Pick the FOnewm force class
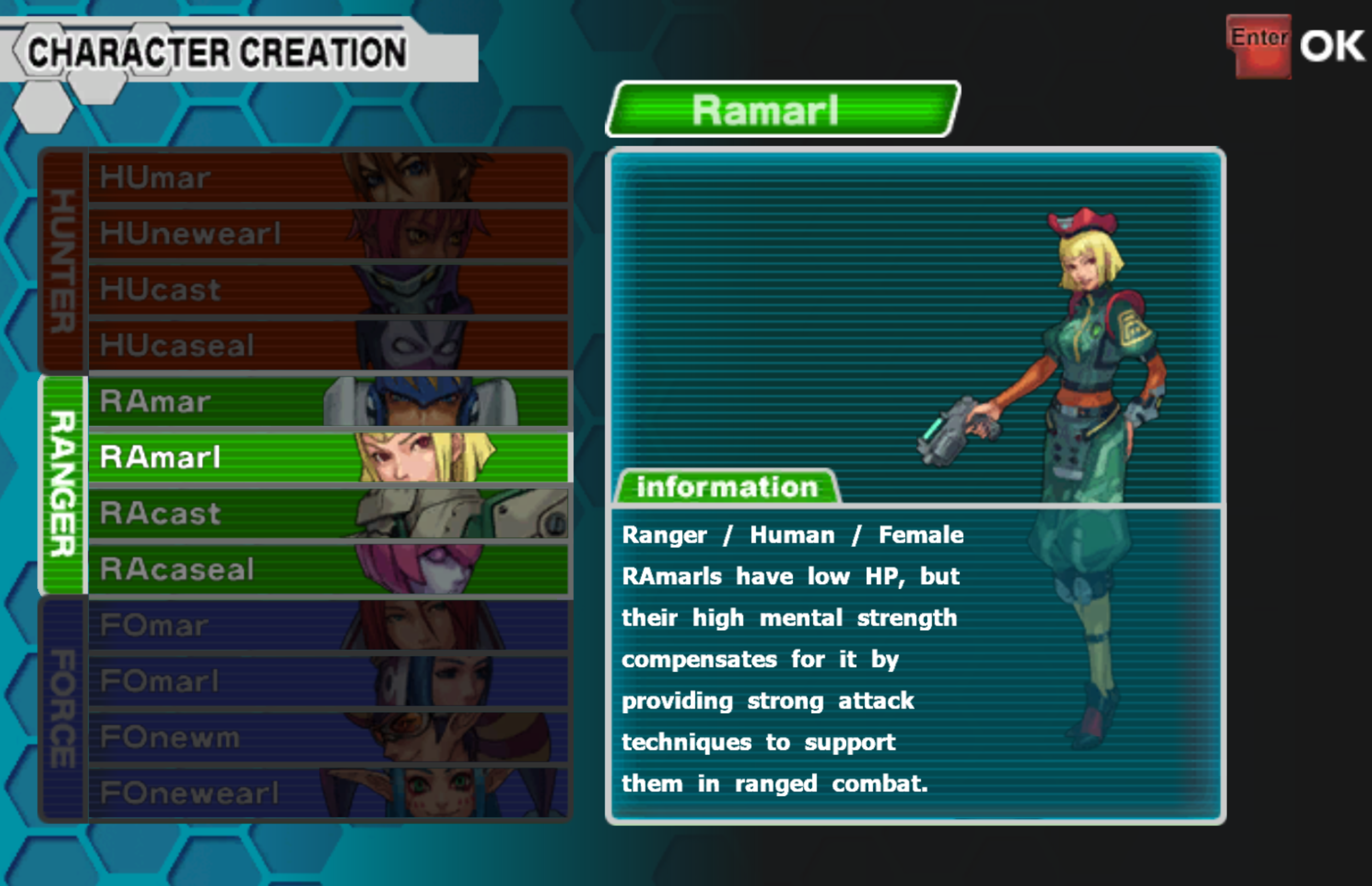 [328, 737]
